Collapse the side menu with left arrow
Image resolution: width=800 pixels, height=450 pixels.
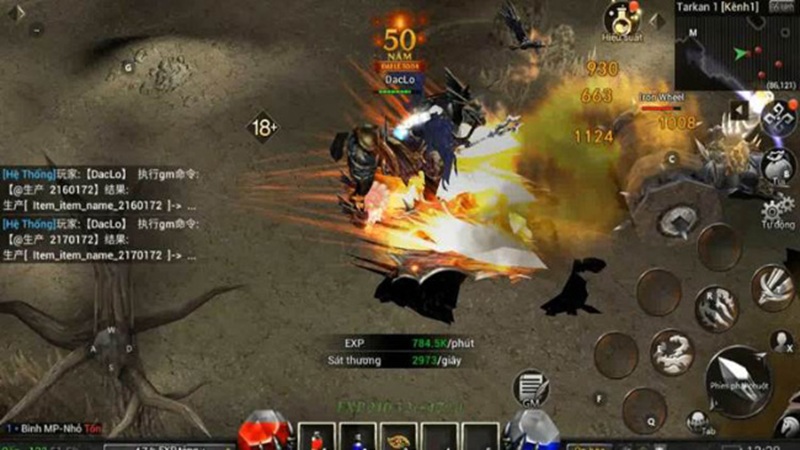tap(739, 110)
